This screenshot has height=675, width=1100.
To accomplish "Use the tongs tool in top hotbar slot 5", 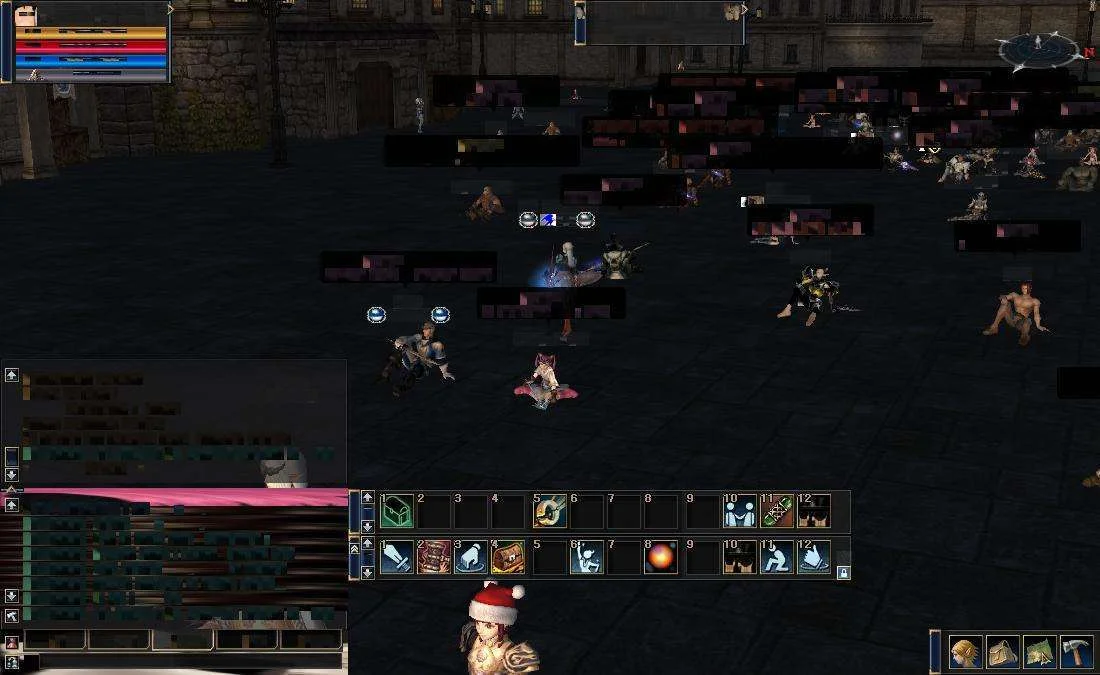I will click(x=549, y=512).
